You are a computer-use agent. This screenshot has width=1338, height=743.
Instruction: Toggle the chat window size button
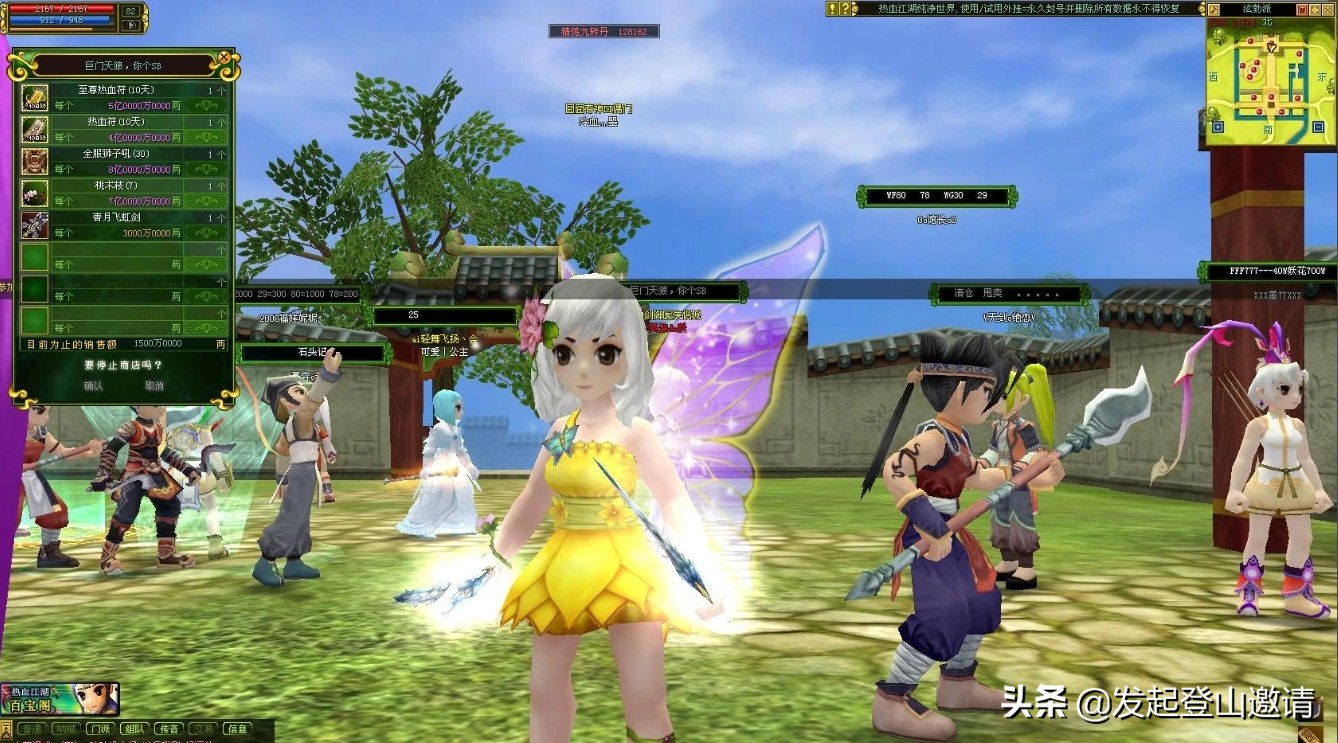point(6,729)
